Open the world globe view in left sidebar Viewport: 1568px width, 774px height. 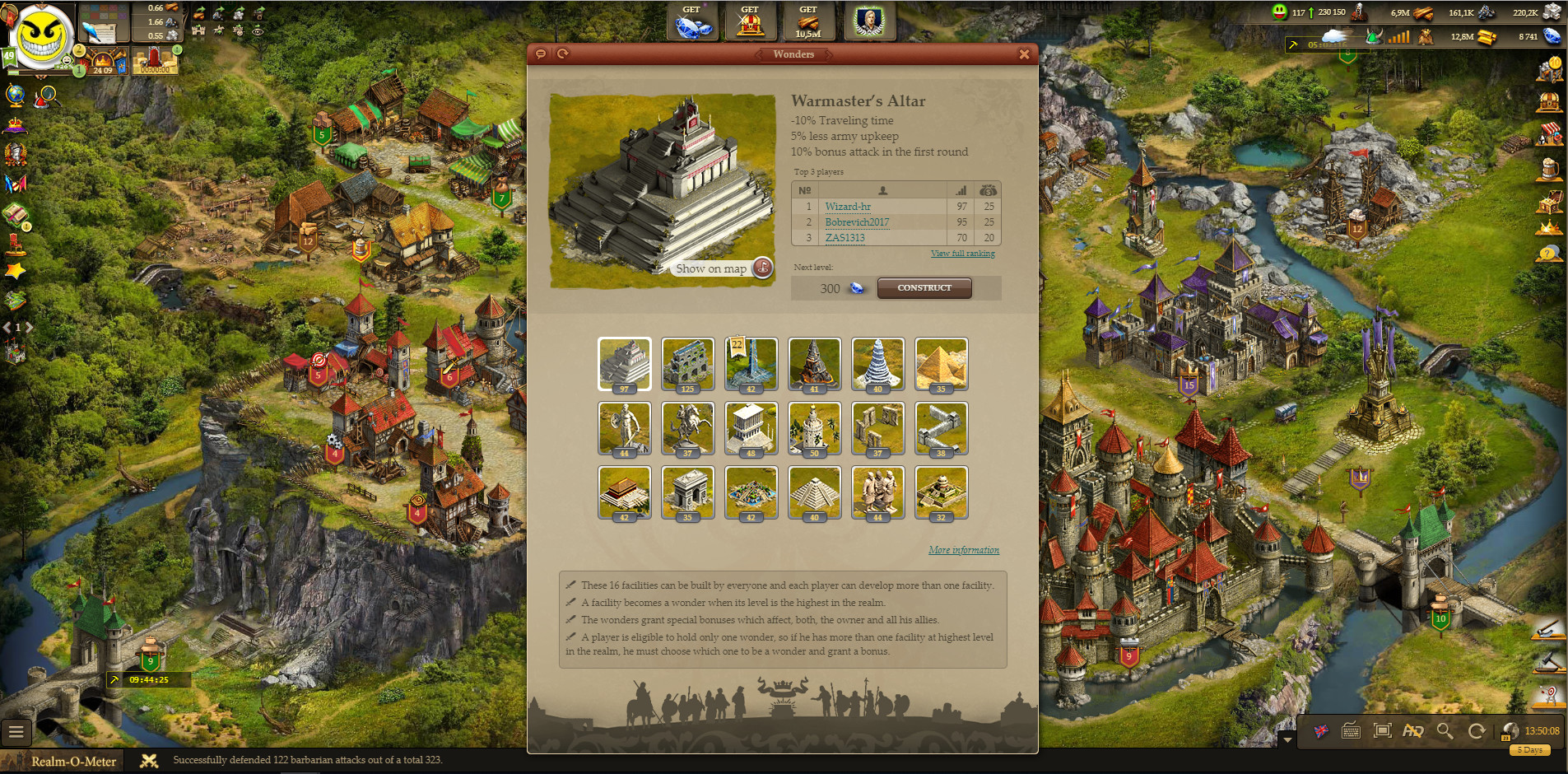pyautogui.click(x=15, y=96)
